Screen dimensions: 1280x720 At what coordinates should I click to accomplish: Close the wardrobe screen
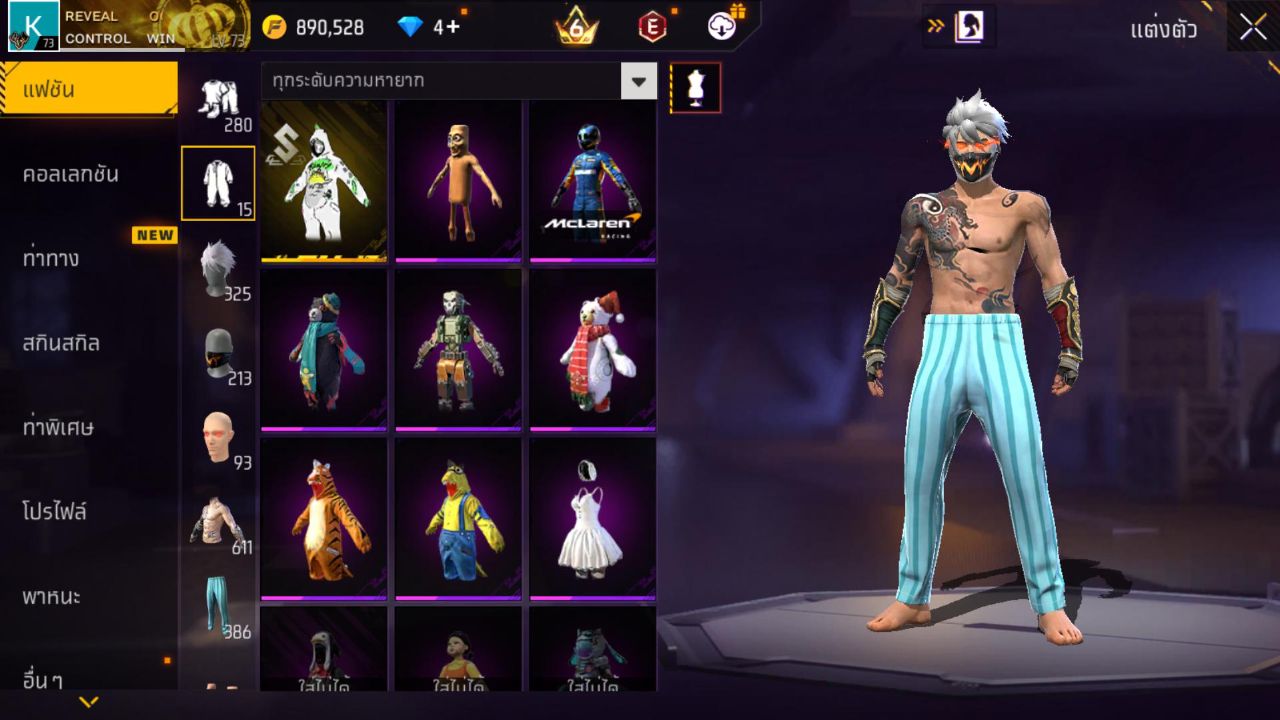click(1253, 28)
